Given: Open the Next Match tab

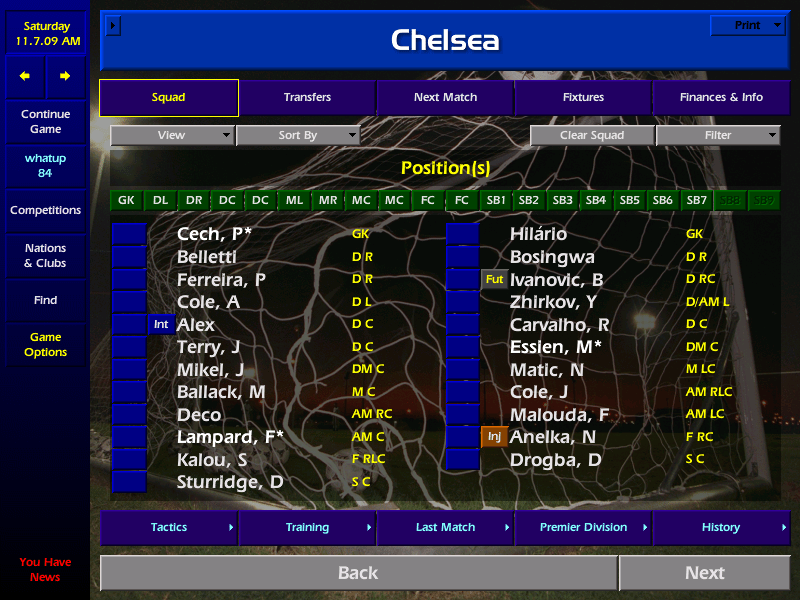Looking at the screenshot, I should [445, 98].
